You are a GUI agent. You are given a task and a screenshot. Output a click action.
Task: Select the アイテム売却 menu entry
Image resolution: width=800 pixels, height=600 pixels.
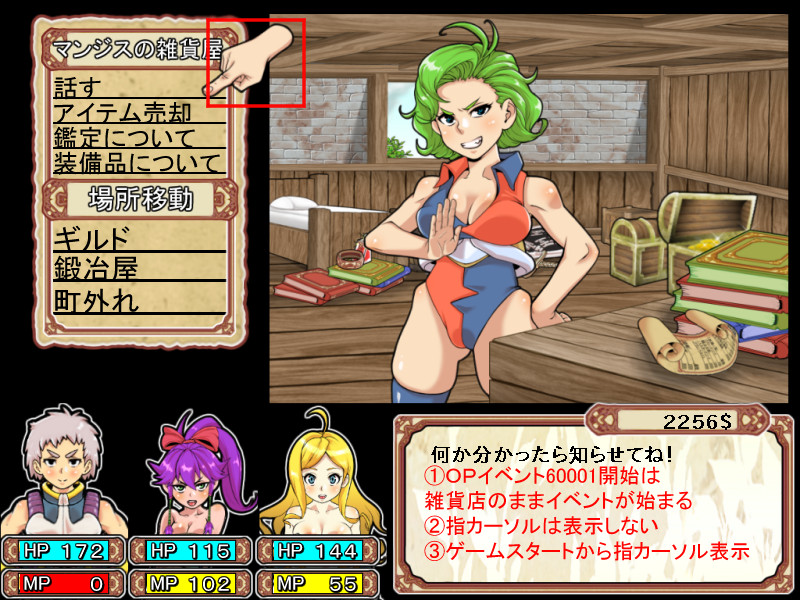[x=122, y=112]
